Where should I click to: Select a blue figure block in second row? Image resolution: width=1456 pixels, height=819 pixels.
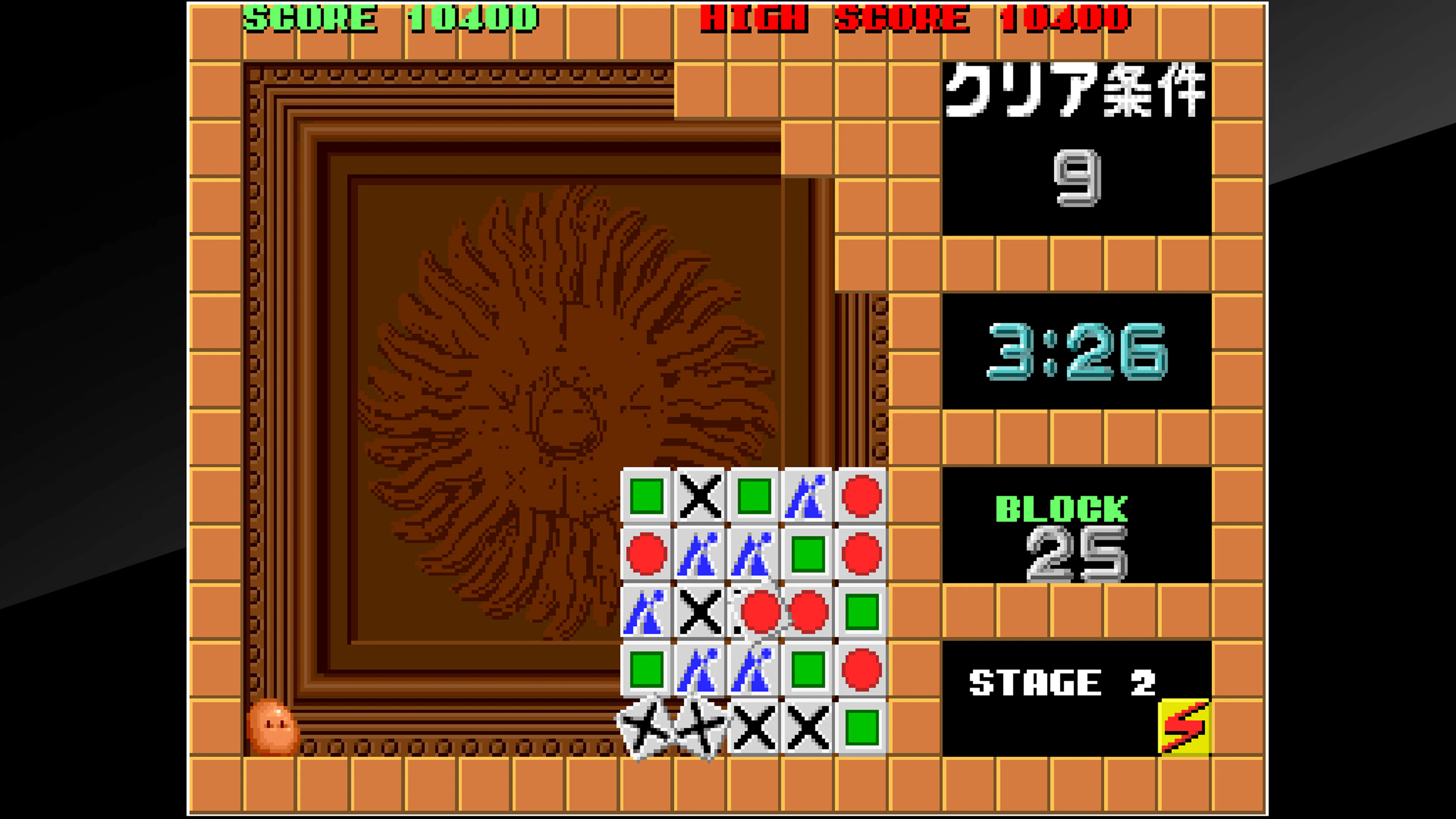[x=701, y=554]
